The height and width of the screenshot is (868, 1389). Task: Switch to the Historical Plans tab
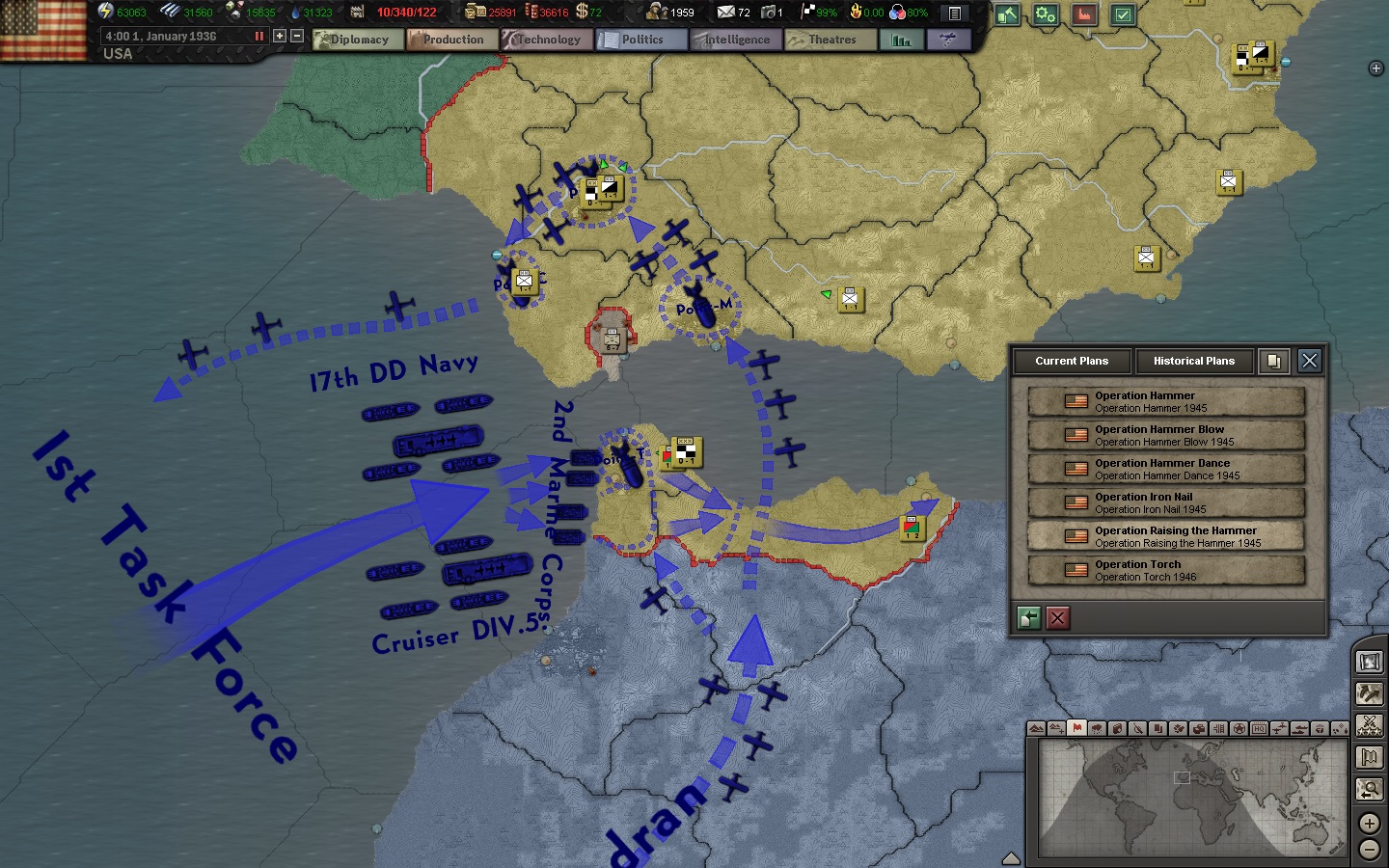(x=1194, y=362)
